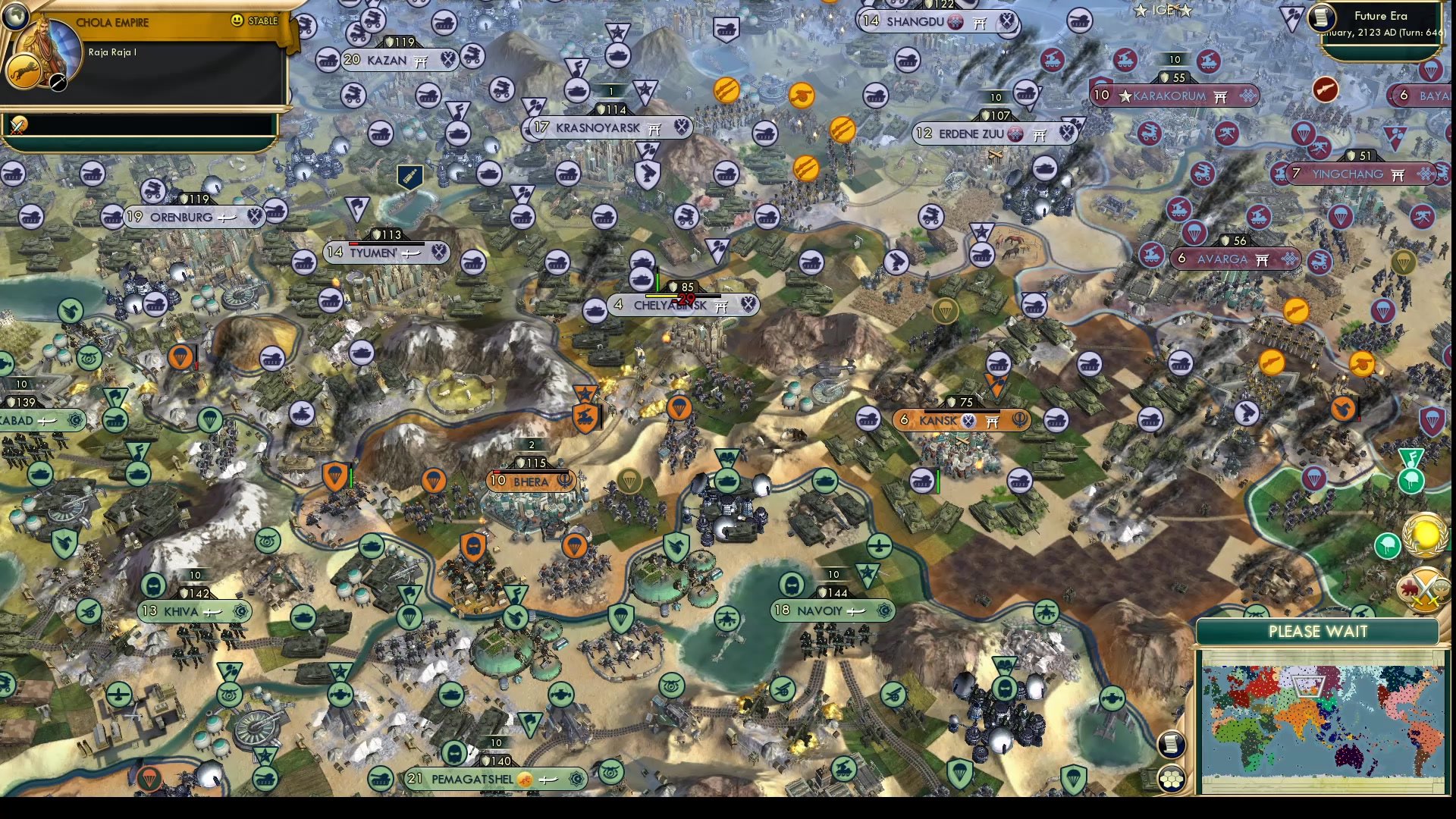This screenshot has width=1456, height=819.
Task: Click the Future Era label to view tech
Action: tap(1382, 15)
